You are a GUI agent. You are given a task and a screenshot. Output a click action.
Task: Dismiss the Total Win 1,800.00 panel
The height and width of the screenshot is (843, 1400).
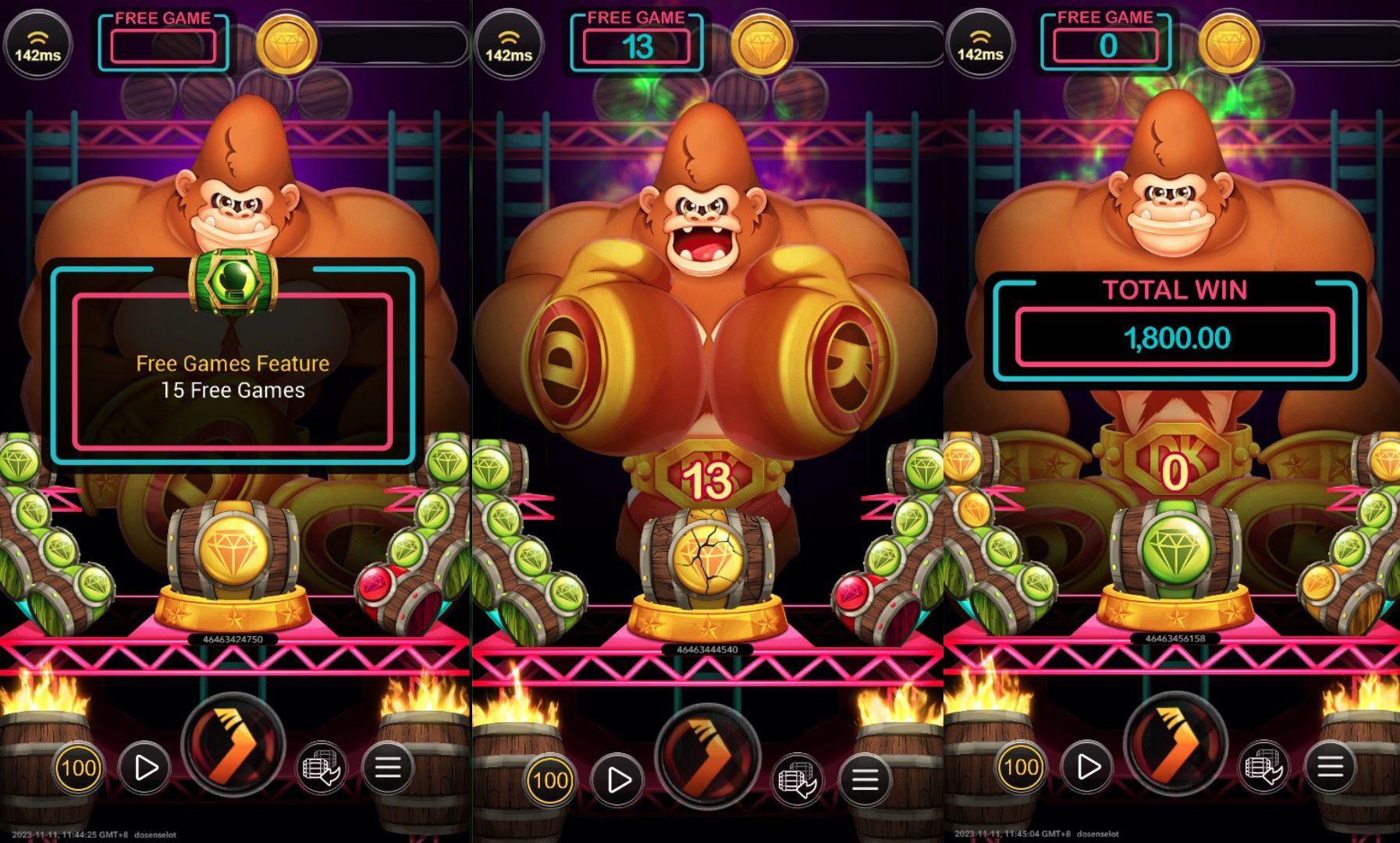(1175, 329)
